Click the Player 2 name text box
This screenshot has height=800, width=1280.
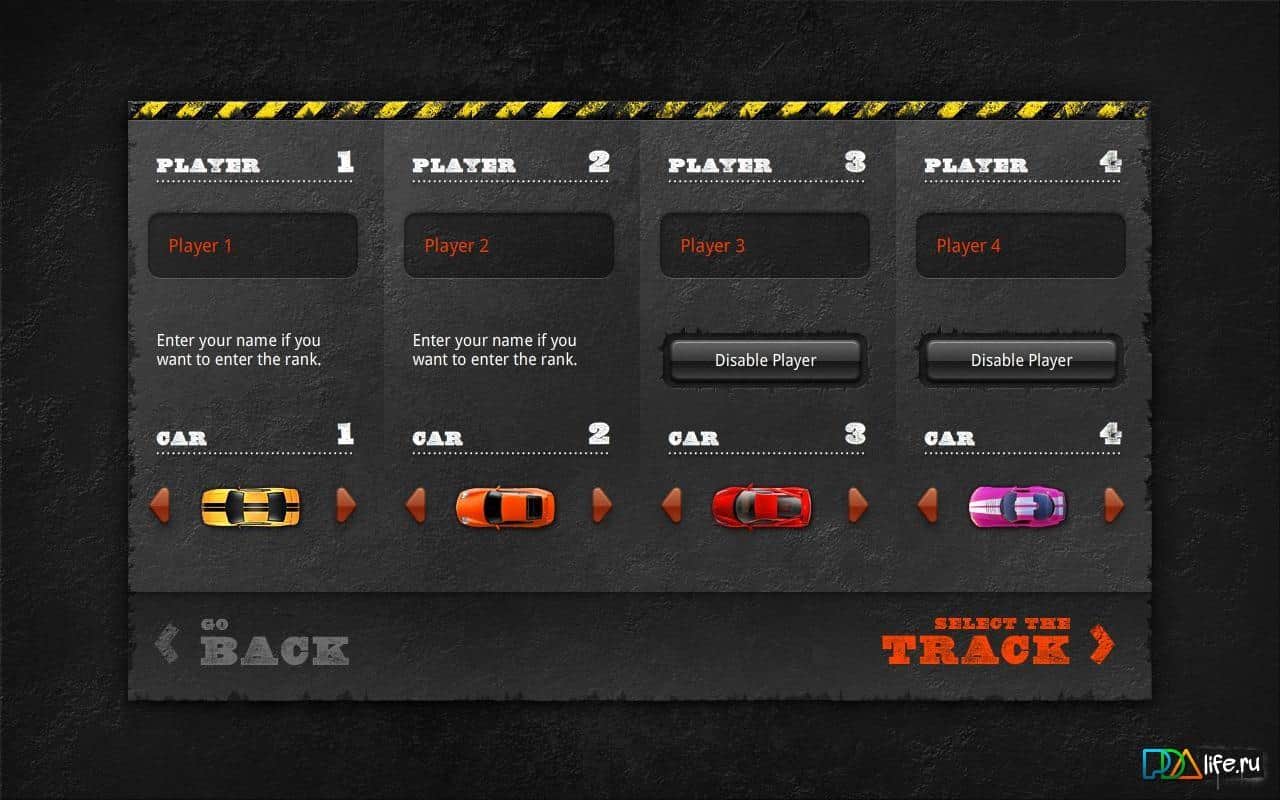509,245
